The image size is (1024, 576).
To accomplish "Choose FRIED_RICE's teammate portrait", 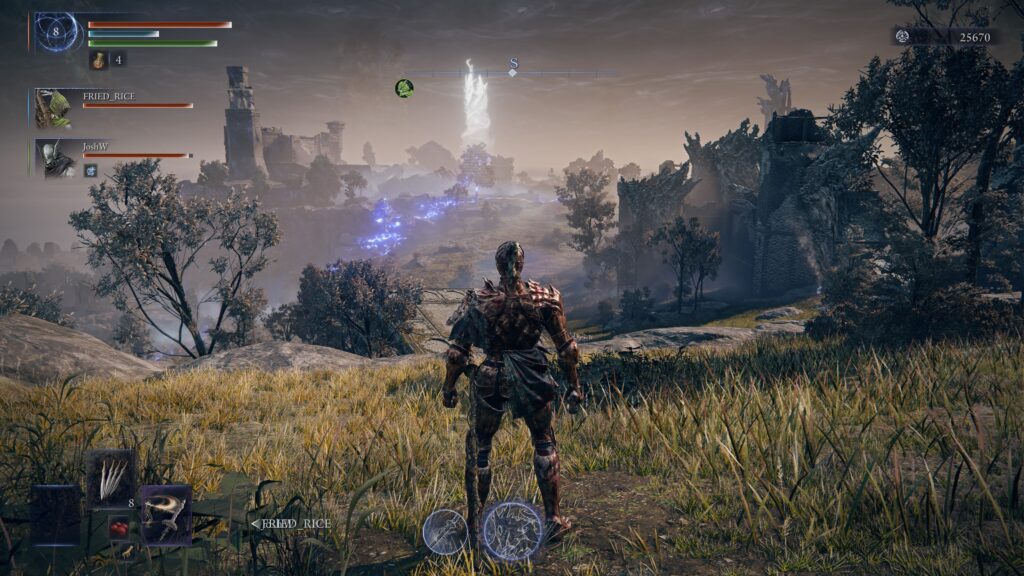I will (52, 108).
